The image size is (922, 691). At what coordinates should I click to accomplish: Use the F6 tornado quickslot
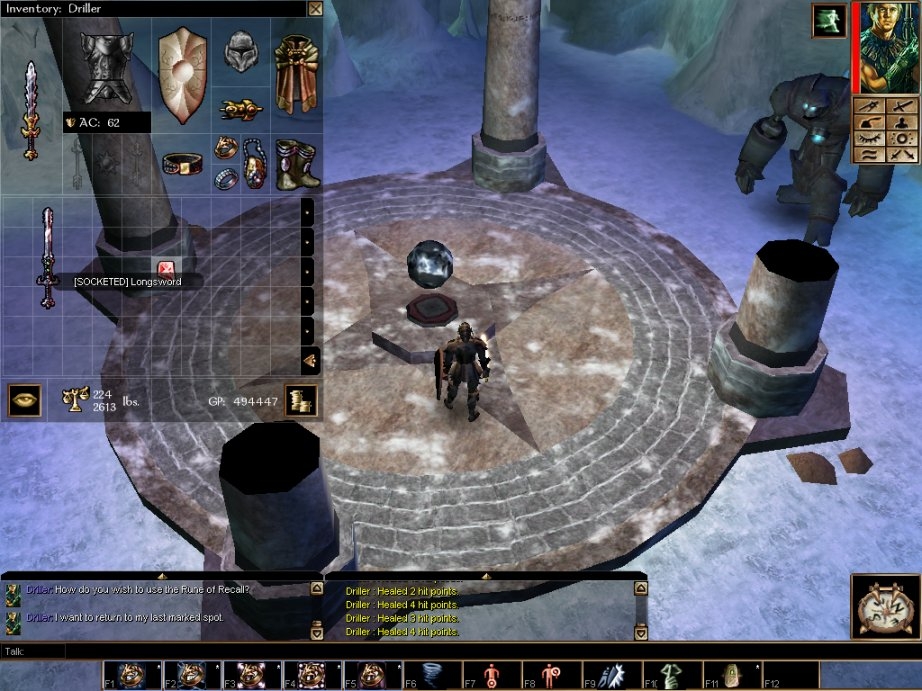pyautogui.click(x=431, y=675)
